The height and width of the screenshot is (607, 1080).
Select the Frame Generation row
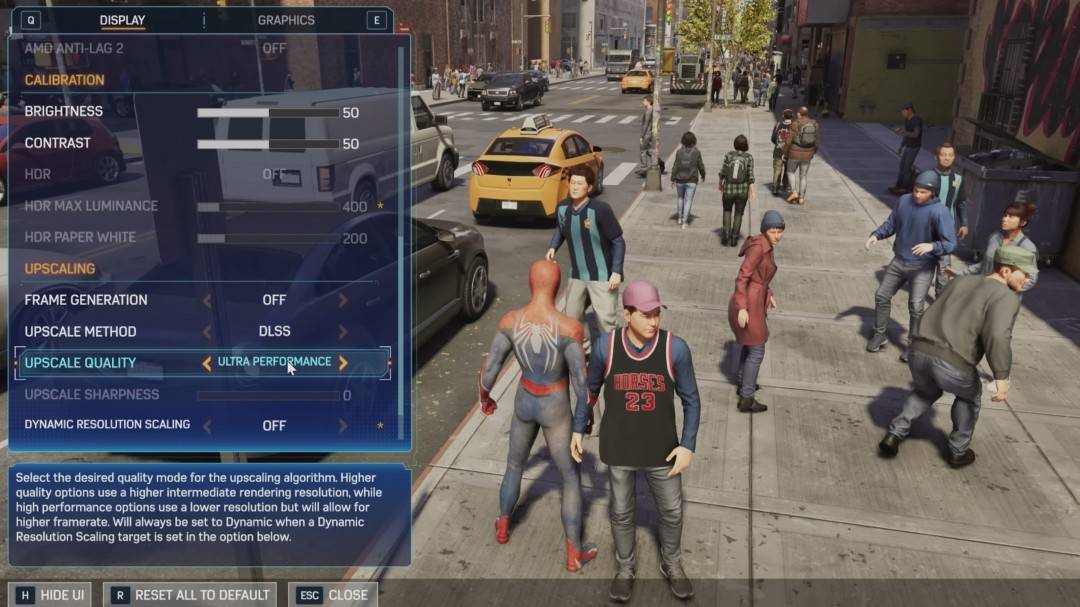pos(86,300)
